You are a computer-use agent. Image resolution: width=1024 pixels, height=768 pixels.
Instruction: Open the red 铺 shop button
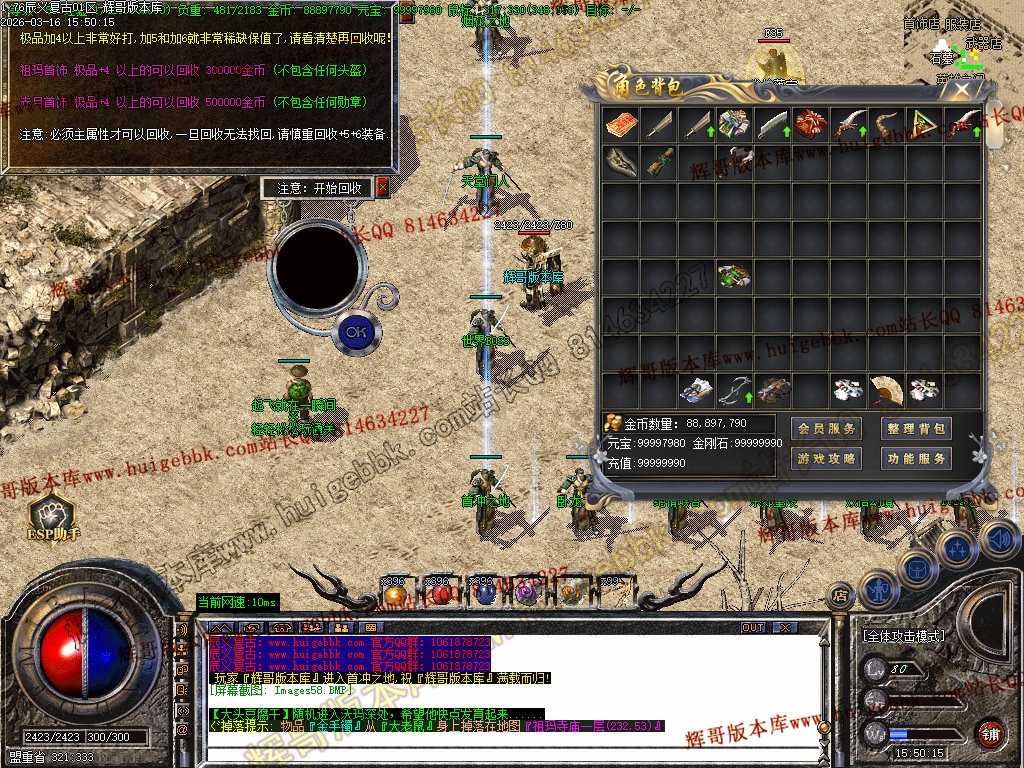pos(990,734)
